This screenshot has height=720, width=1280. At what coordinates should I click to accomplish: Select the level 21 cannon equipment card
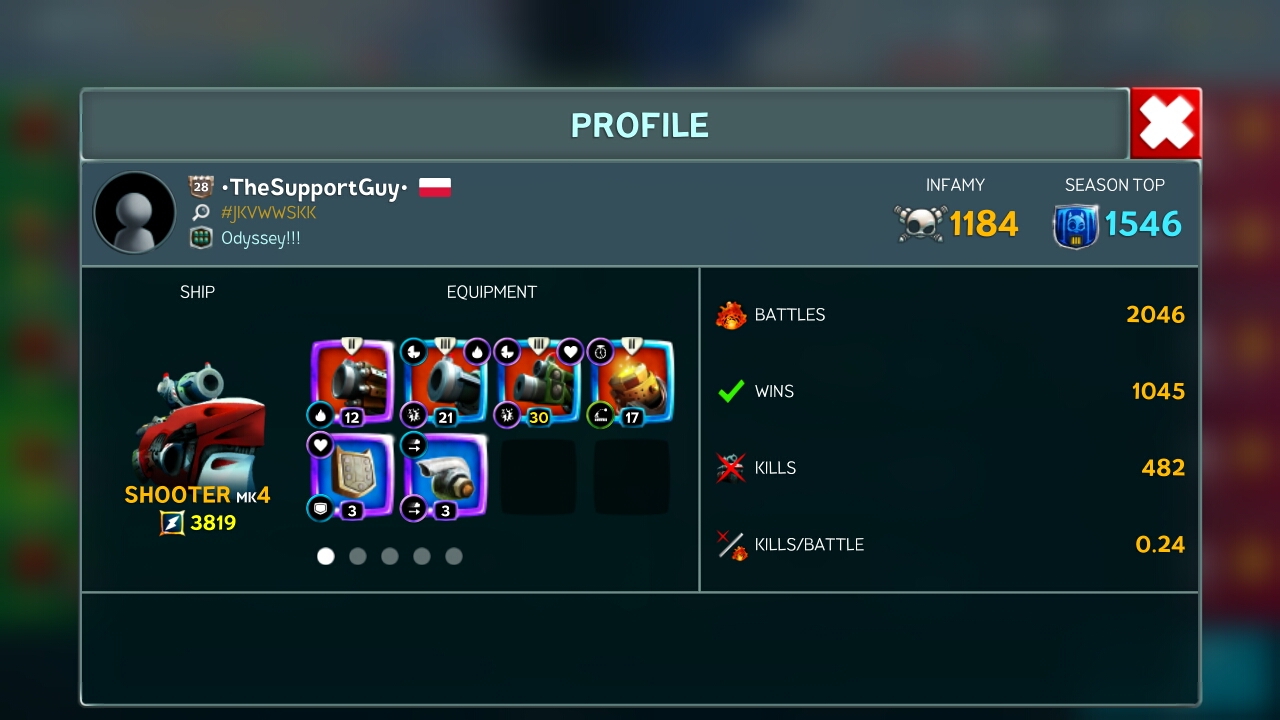(x=445, y=383)
